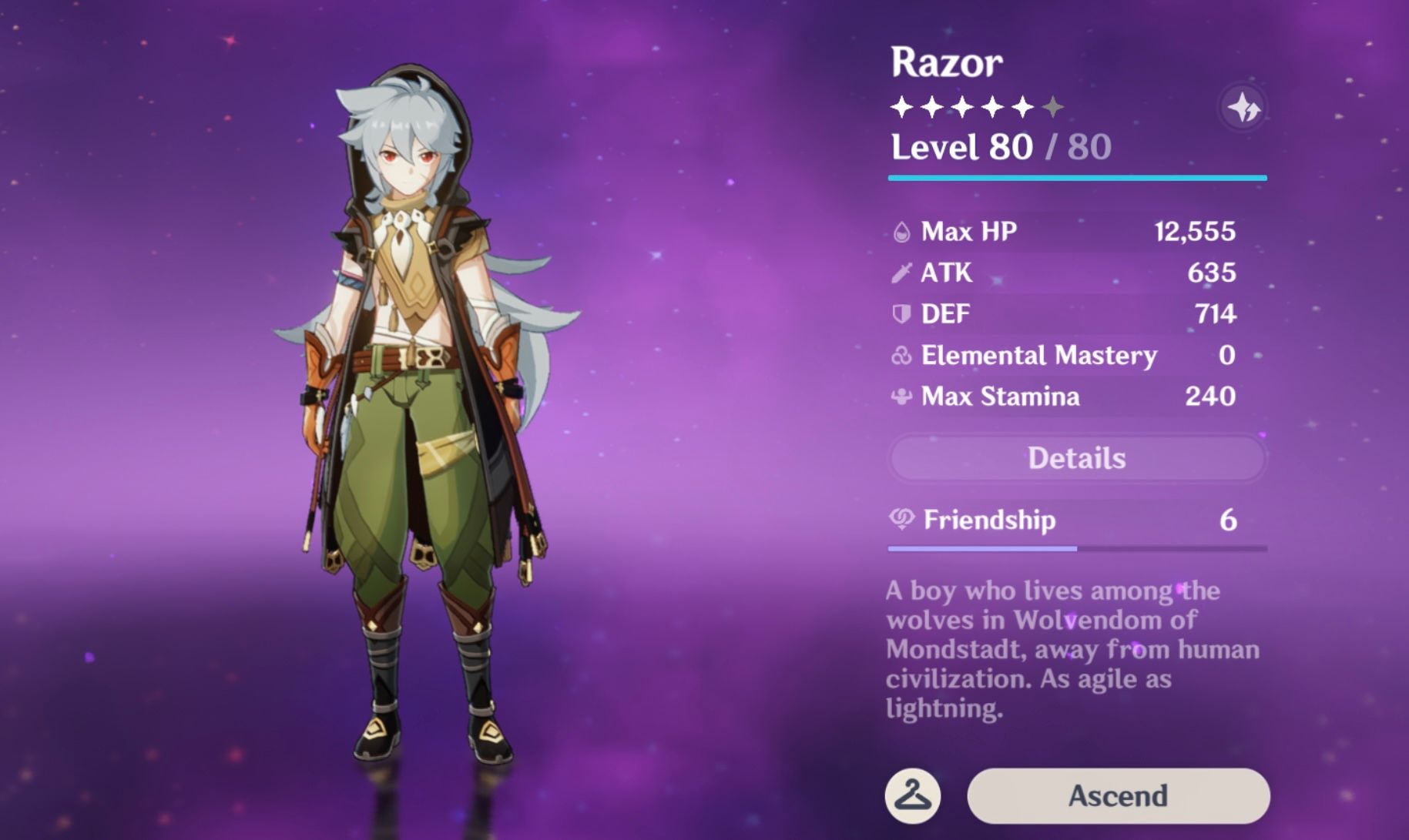Click the level progress bar under Level 80

(x=1075, y=179)
